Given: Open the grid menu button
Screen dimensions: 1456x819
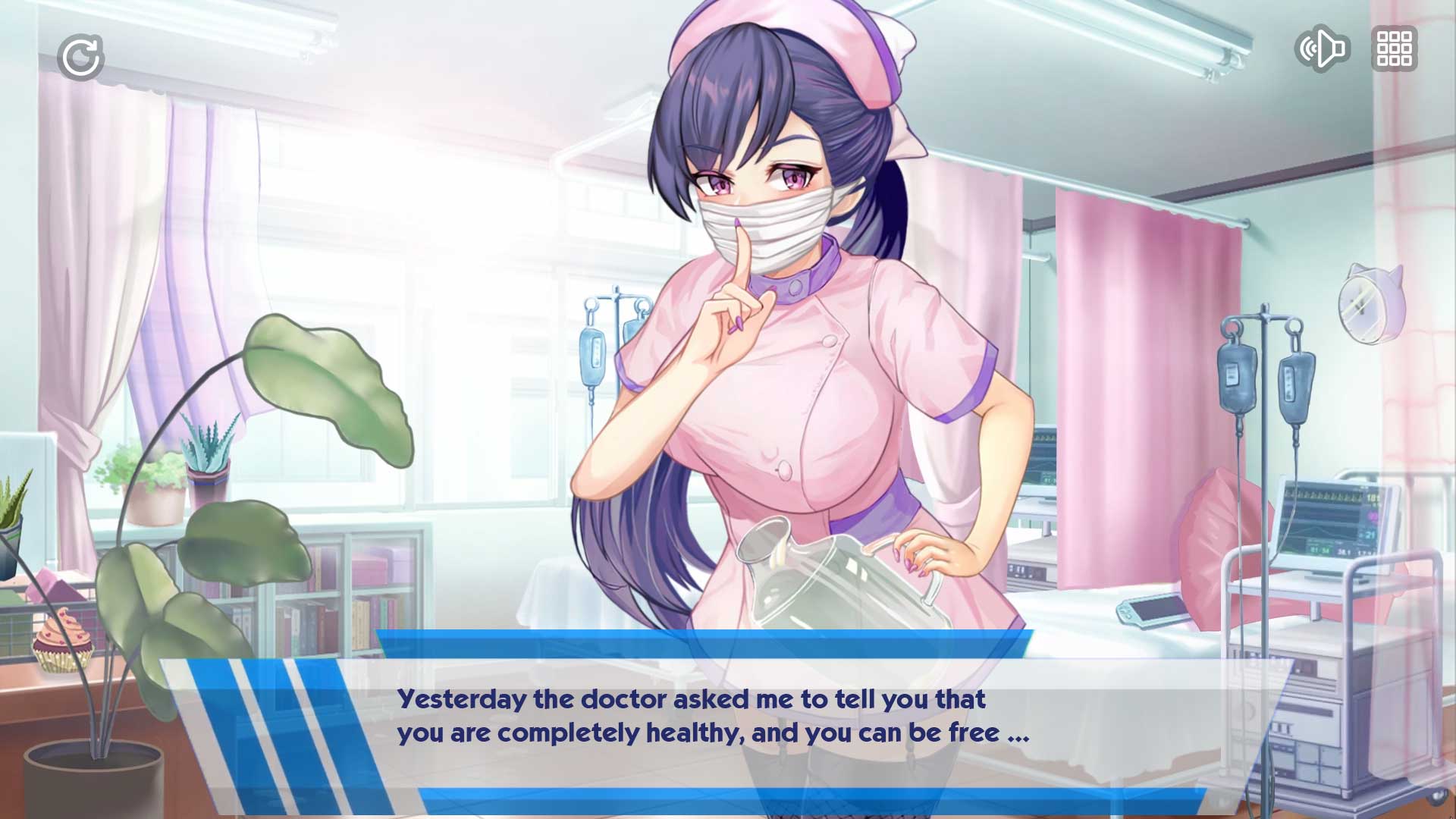Looking at the screenshot, I should click(1394, 49).
